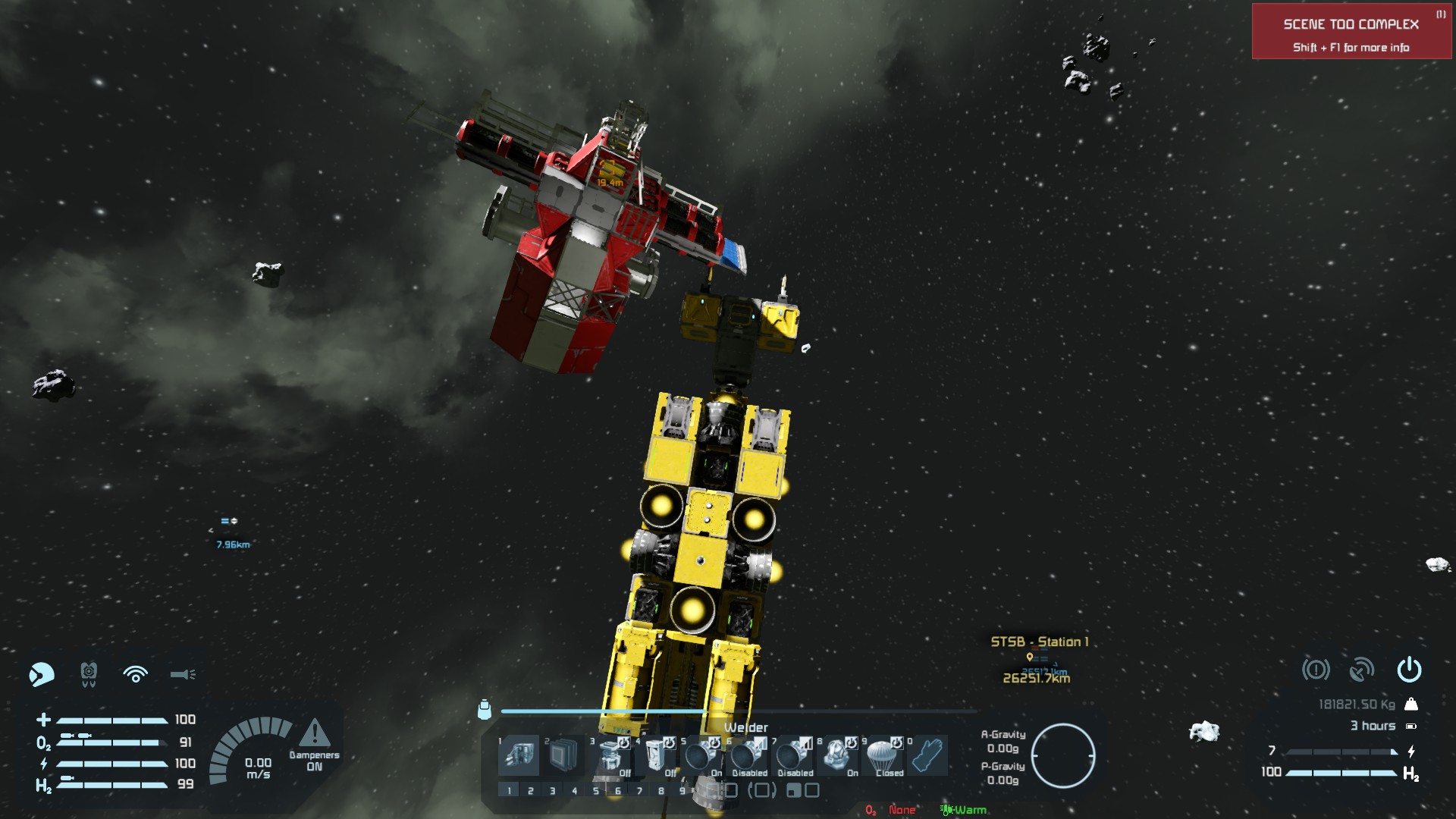Viewport: 1456px width, 819px height.
Task: Switch to toolbar page 2
Action: click(531, 791)
